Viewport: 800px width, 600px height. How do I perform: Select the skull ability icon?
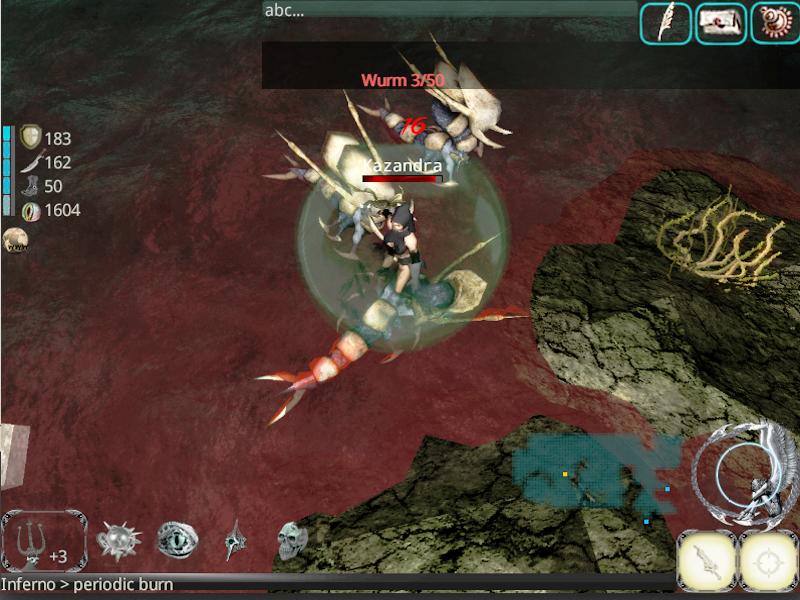[292, 541]
